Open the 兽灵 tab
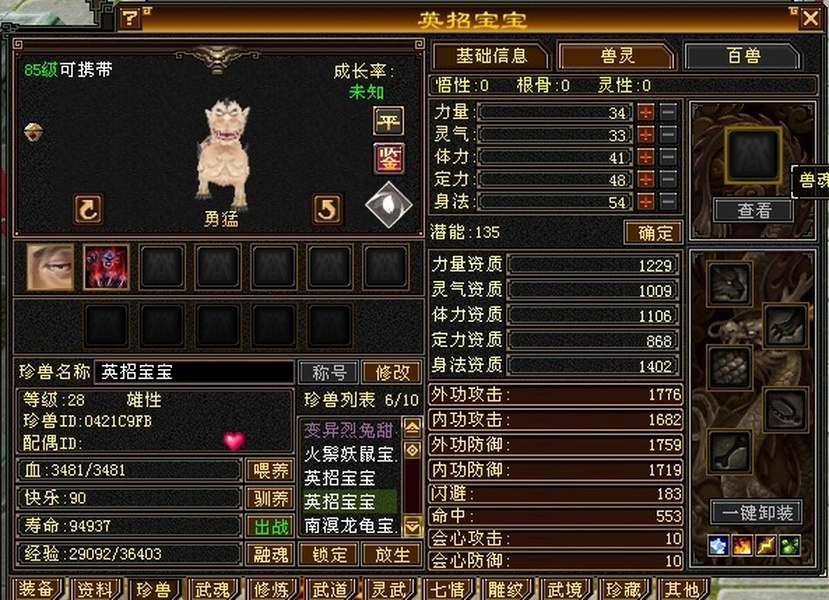 616,56
